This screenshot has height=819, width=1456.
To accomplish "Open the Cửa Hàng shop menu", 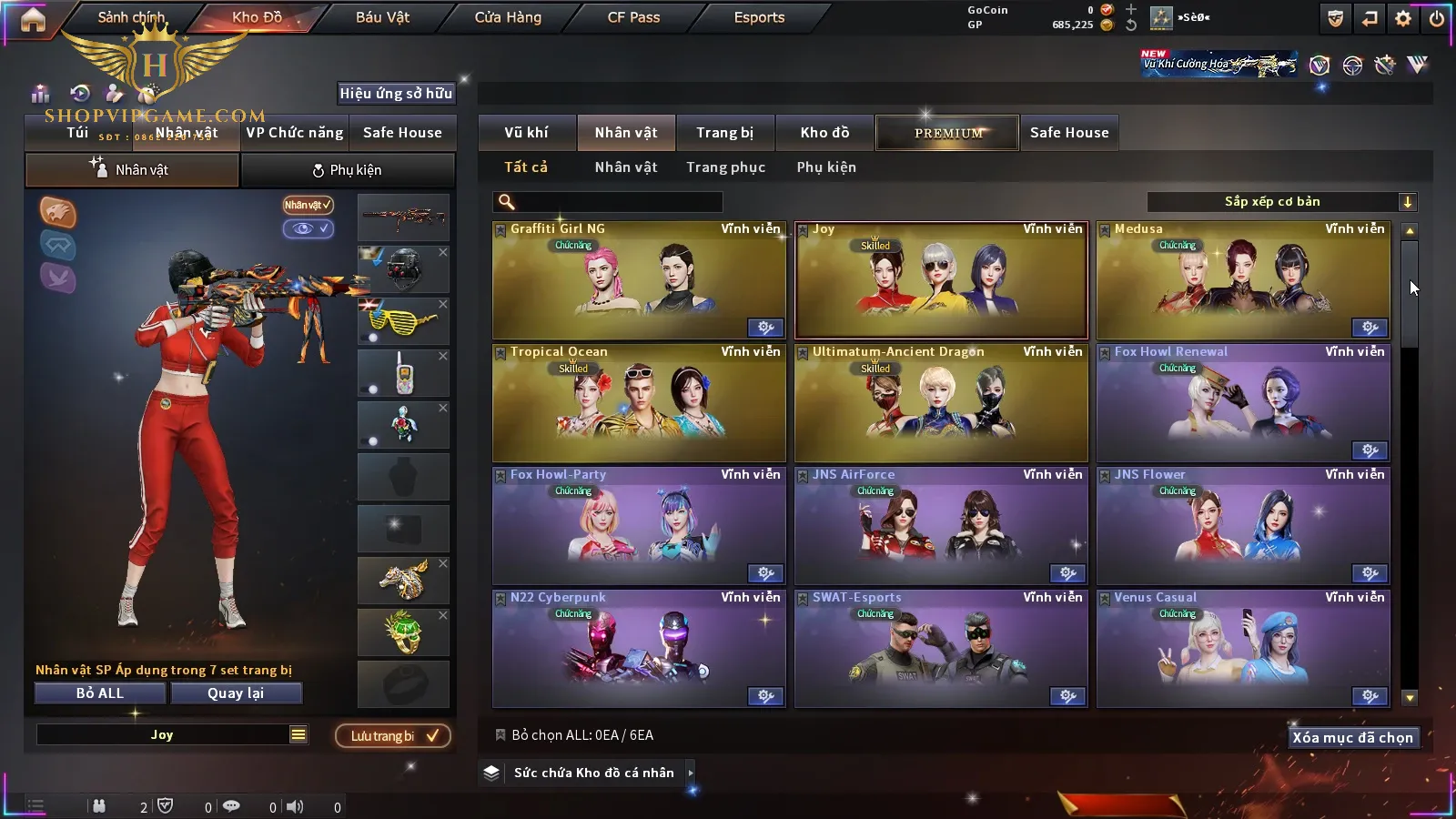I will pyautogui.click(x=508, y=17).
